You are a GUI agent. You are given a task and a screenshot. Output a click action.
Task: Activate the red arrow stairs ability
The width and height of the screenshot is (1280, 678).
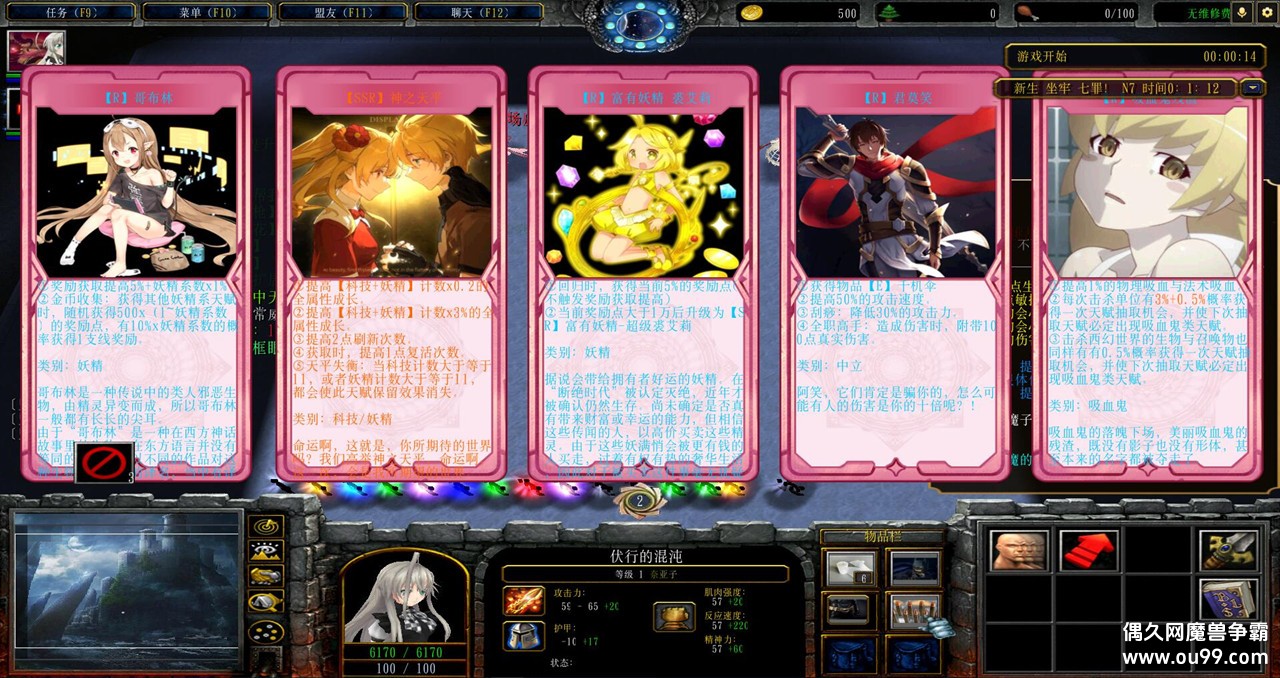pyautogui.click(x=1089, y=550)
